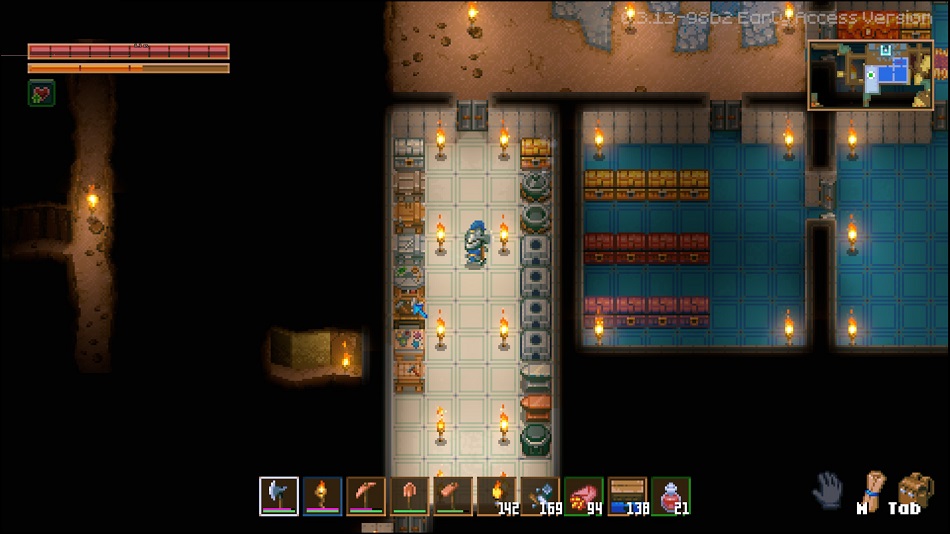Choose the red meat stack of 94
The height and width of the screenshot is (534, 950).
[x=584, y=496]
